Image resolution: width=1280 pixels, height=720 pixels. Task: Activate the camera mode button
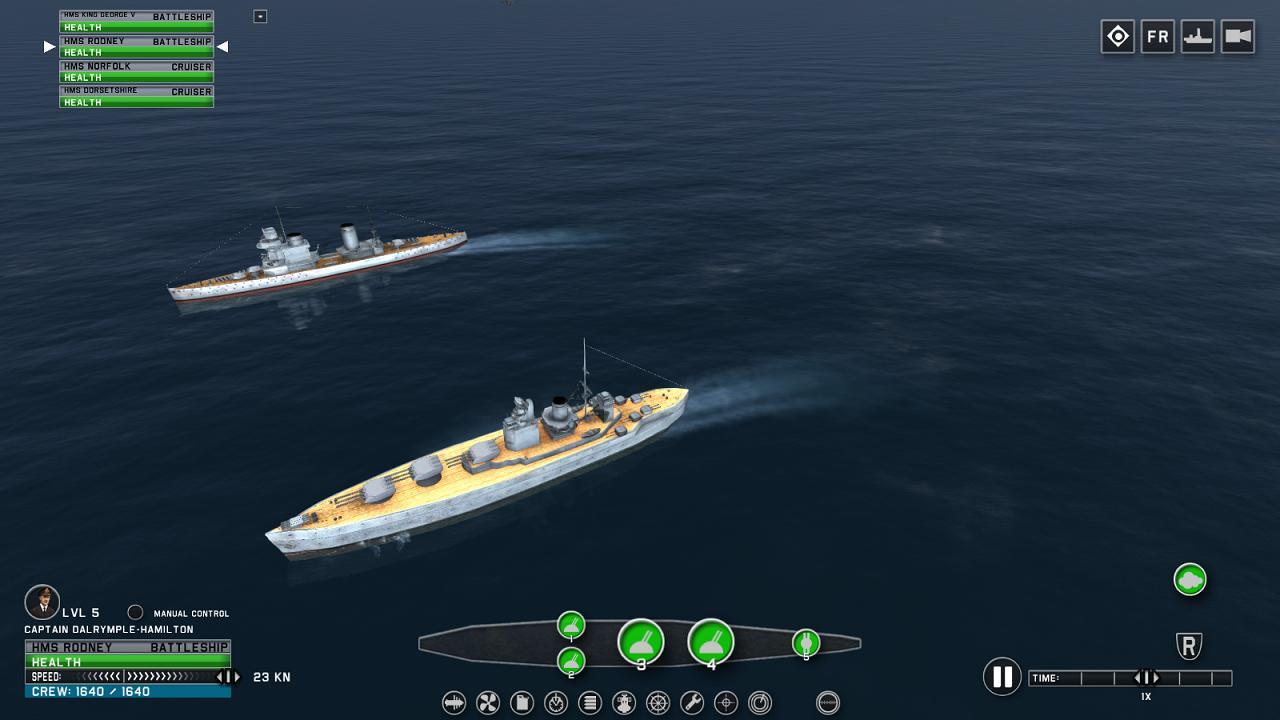(x=1237, y=37)
